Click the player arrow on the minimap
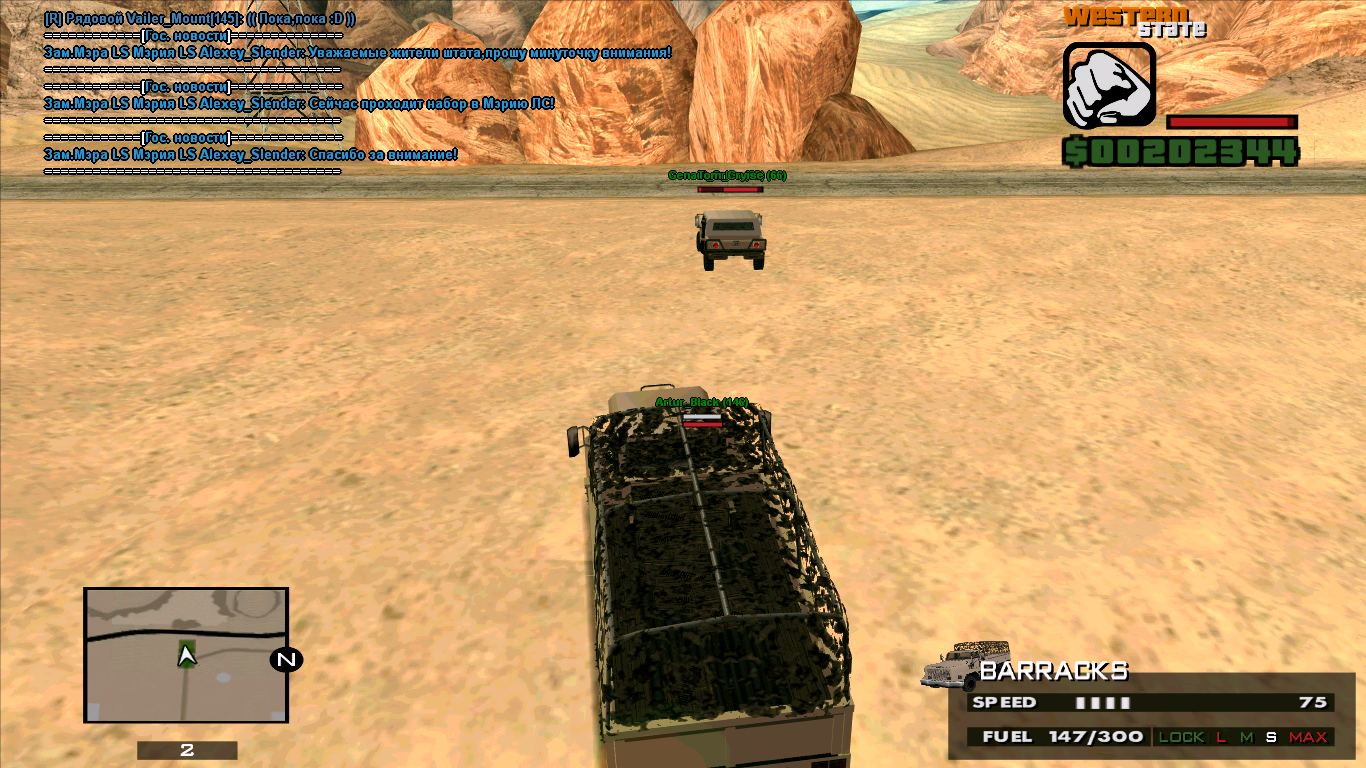 pyautogui.click(x=186, y=655)
